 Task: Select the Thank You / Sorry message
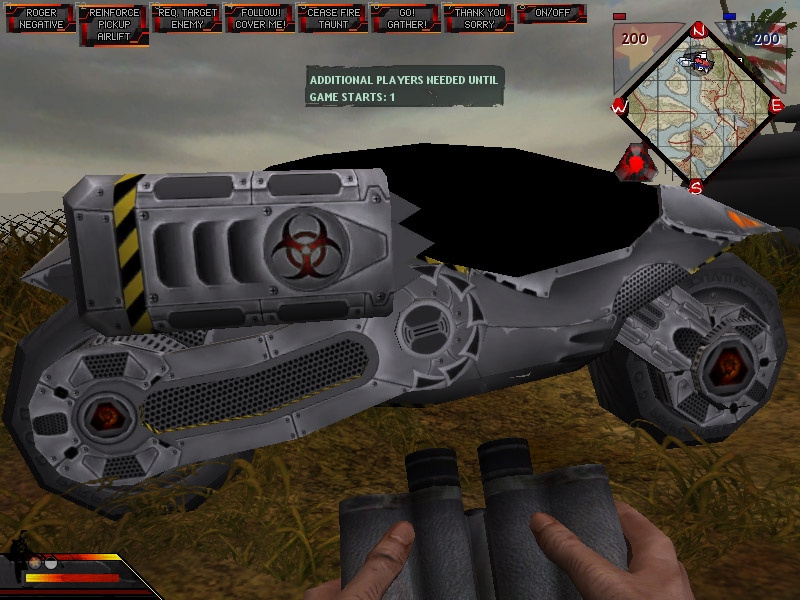click(479, 19)
